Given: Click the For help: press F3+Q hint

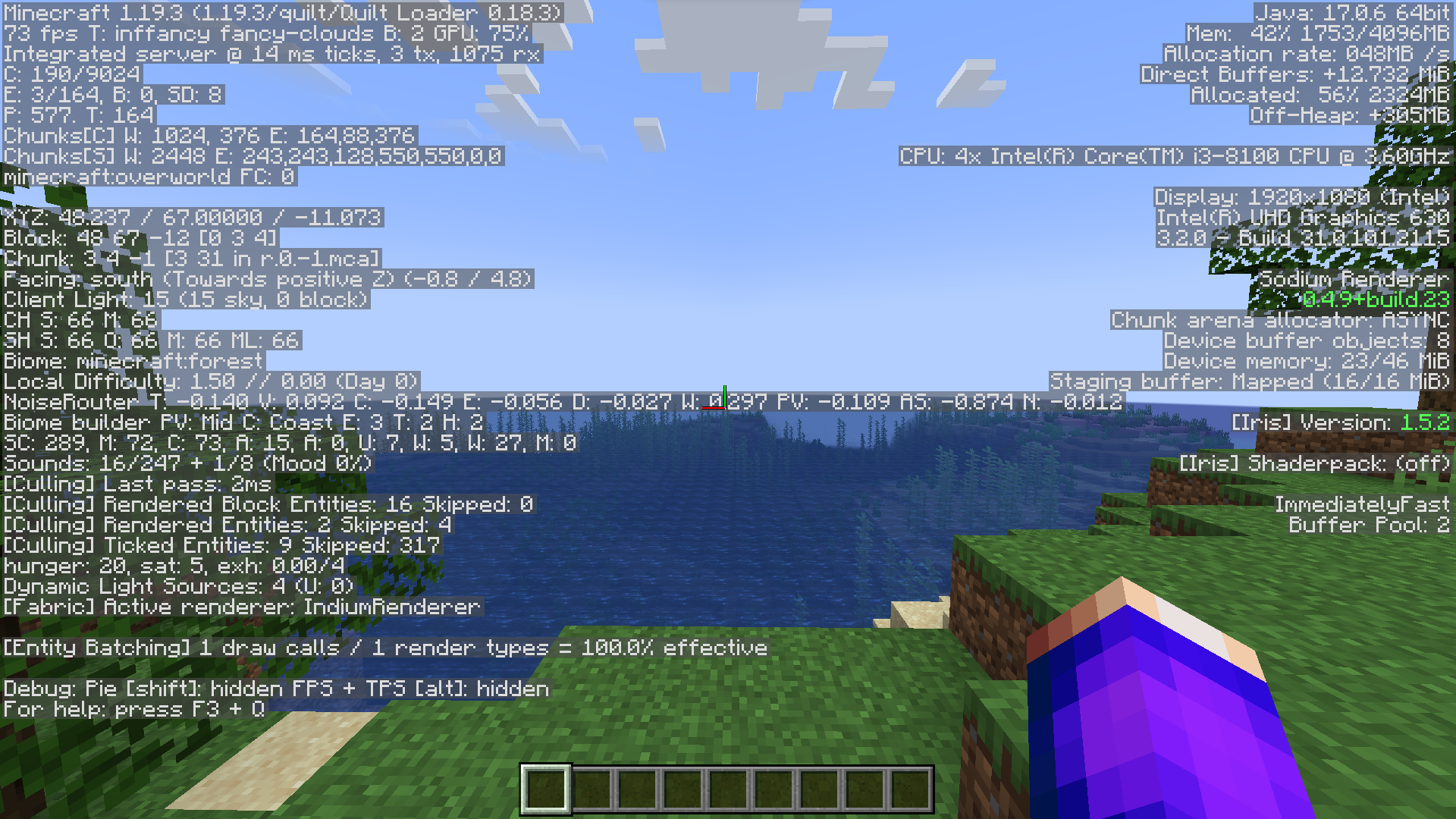Looking at the screenshot, I should [x=136, y=709].
